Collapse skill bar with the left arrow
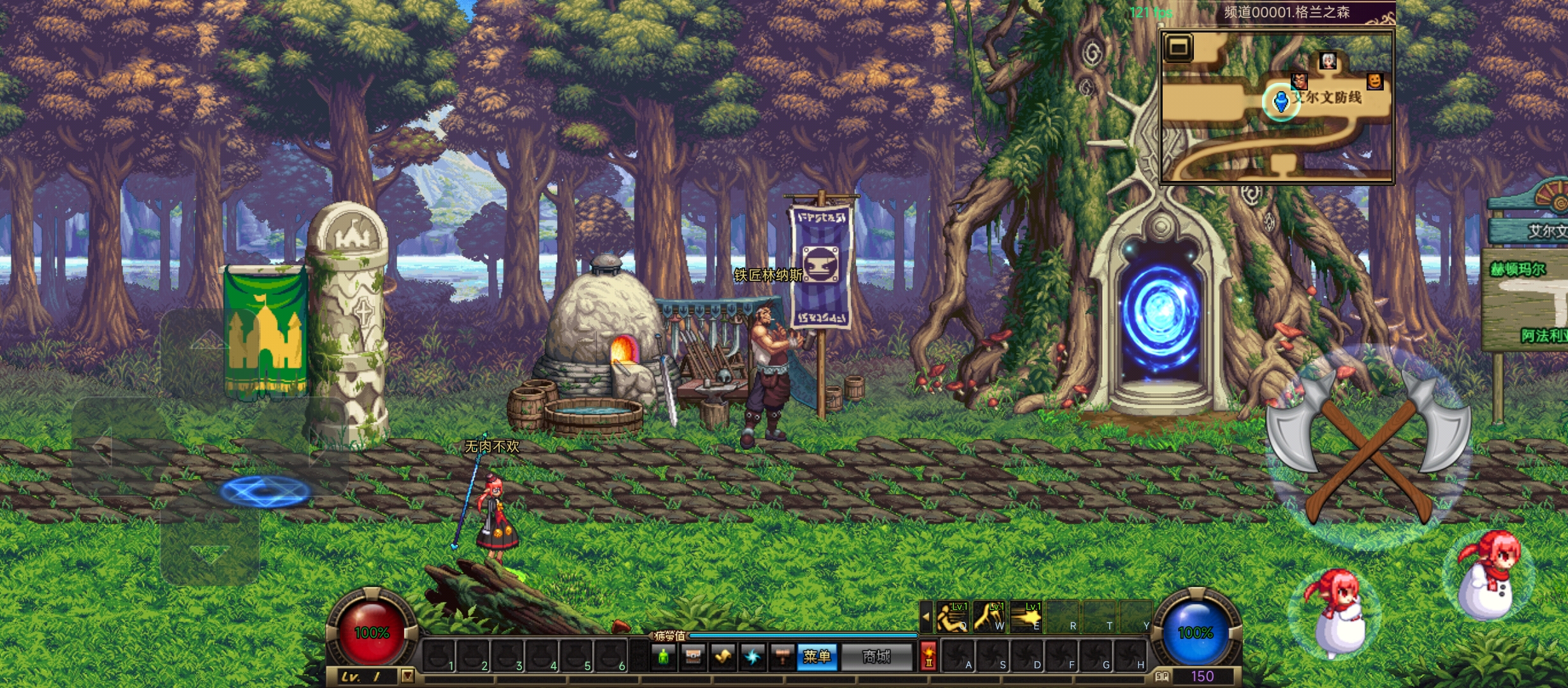 [x=926, y=617]
